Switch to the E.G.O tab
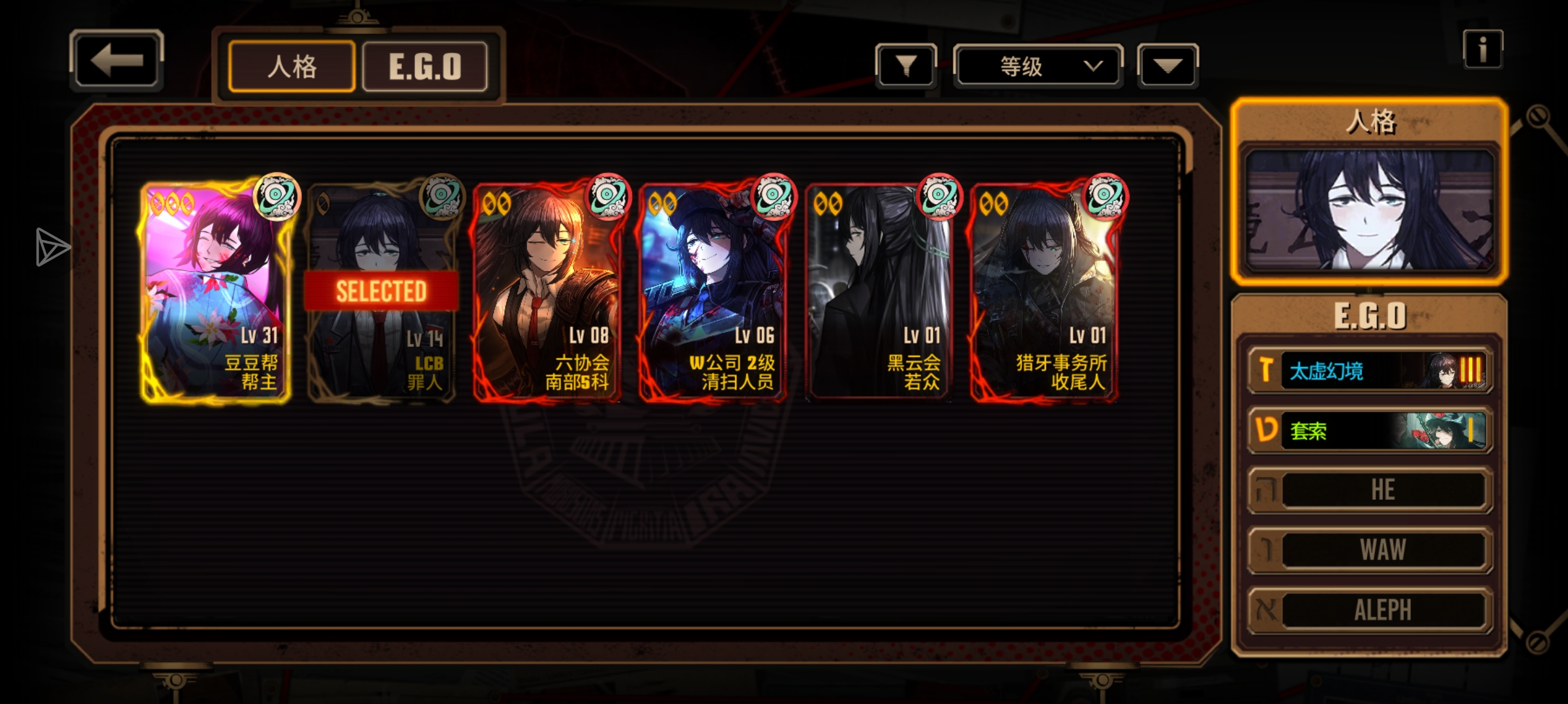Image resolution: width=1568 pixels, height=704 pixels. pos(425,66)
